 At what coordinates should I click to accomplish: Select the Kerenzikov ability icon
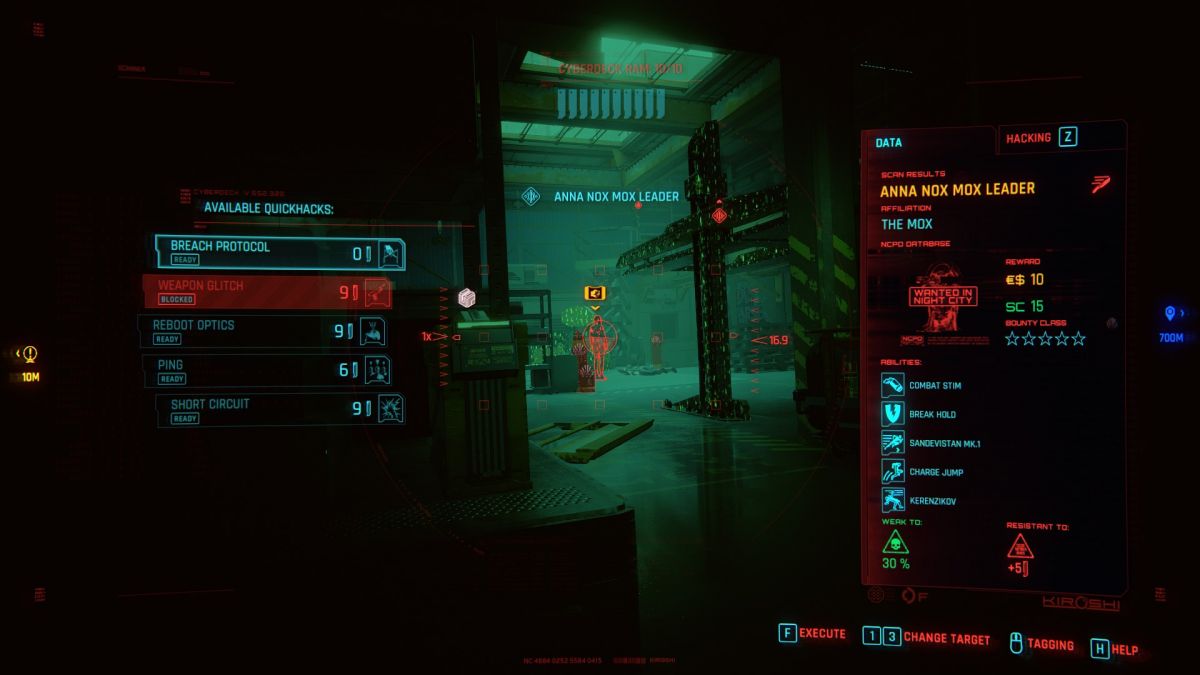coord(892,500)
